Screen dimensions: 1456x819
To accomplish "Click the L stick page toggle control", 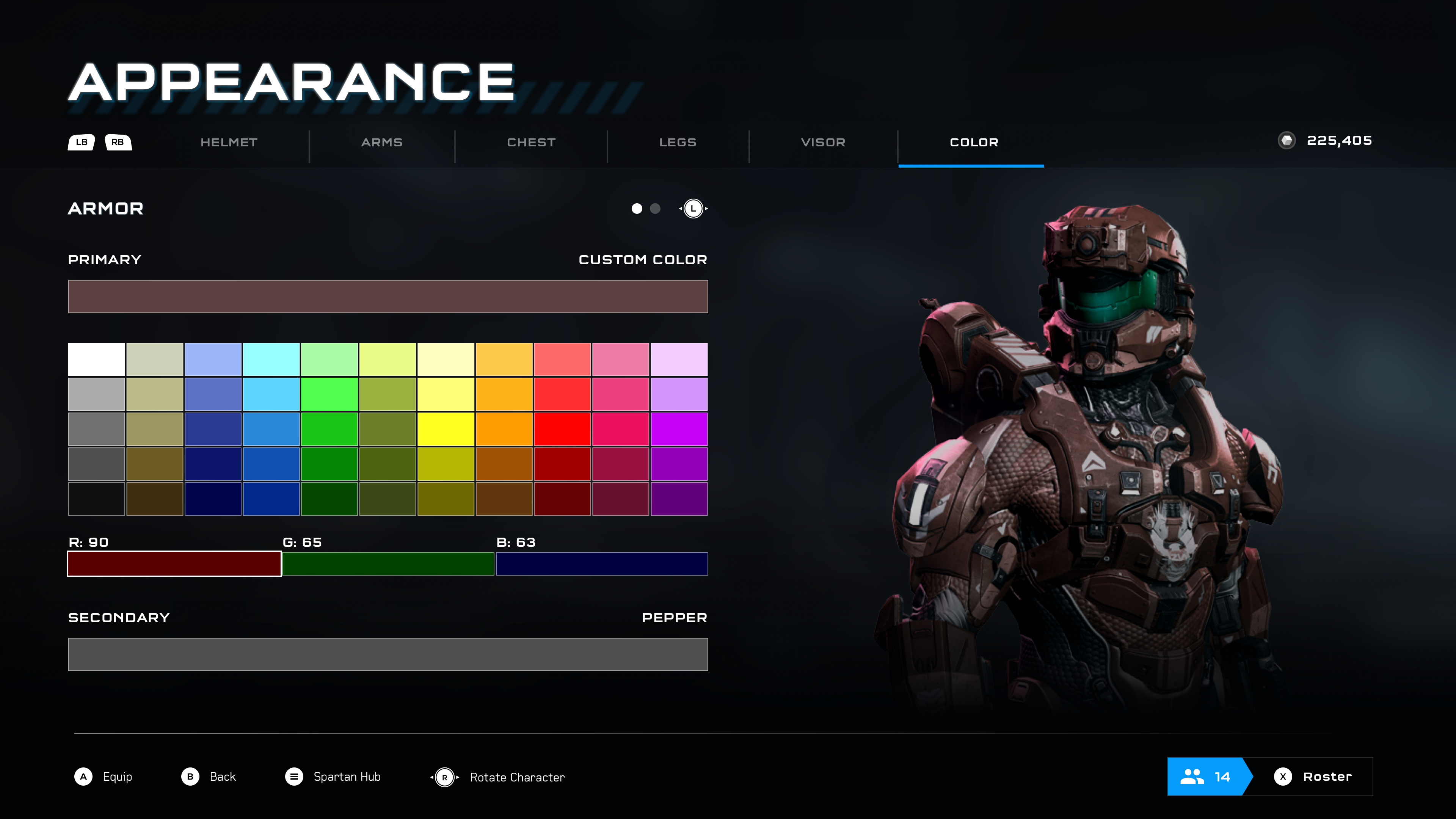I will pyautogui.click(x=693, y=209).
